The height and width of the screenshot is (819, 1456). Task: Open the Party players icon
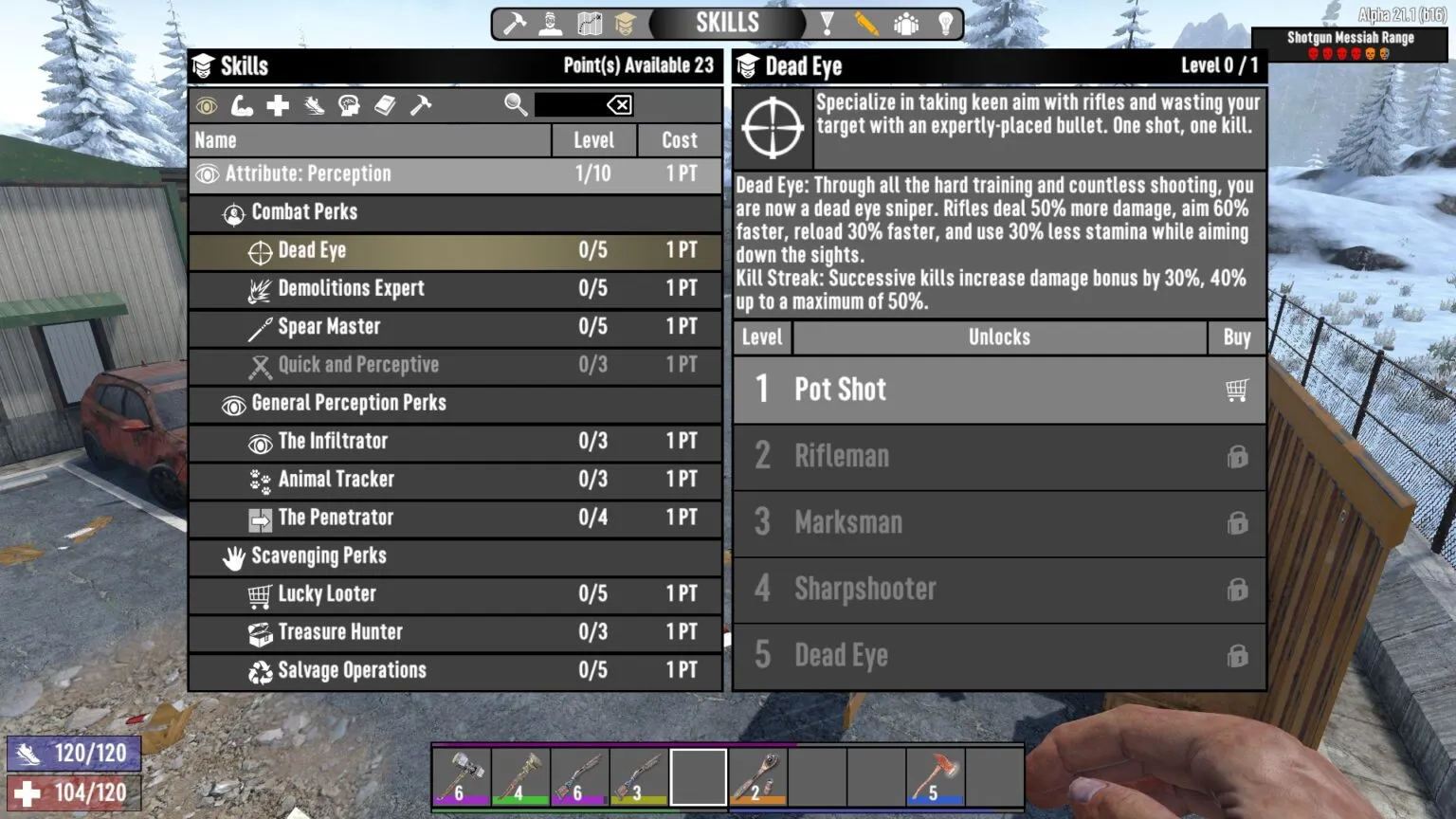coord(905,23)
